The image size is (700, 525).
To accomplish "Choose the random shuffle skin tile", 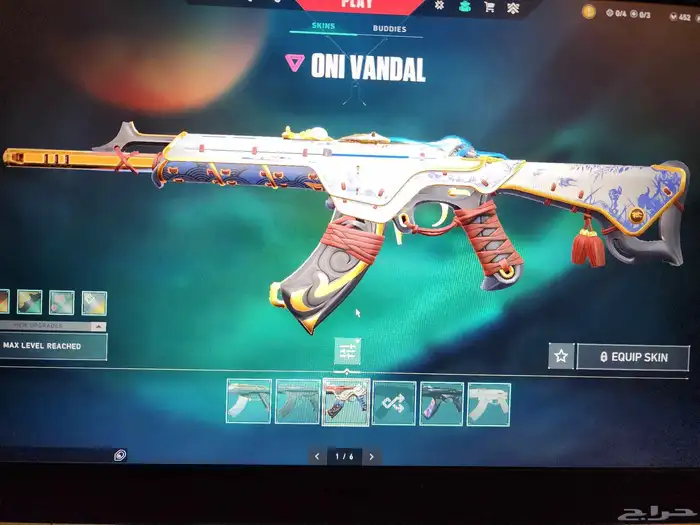I will pyautogui.click(x=393, y=403).
